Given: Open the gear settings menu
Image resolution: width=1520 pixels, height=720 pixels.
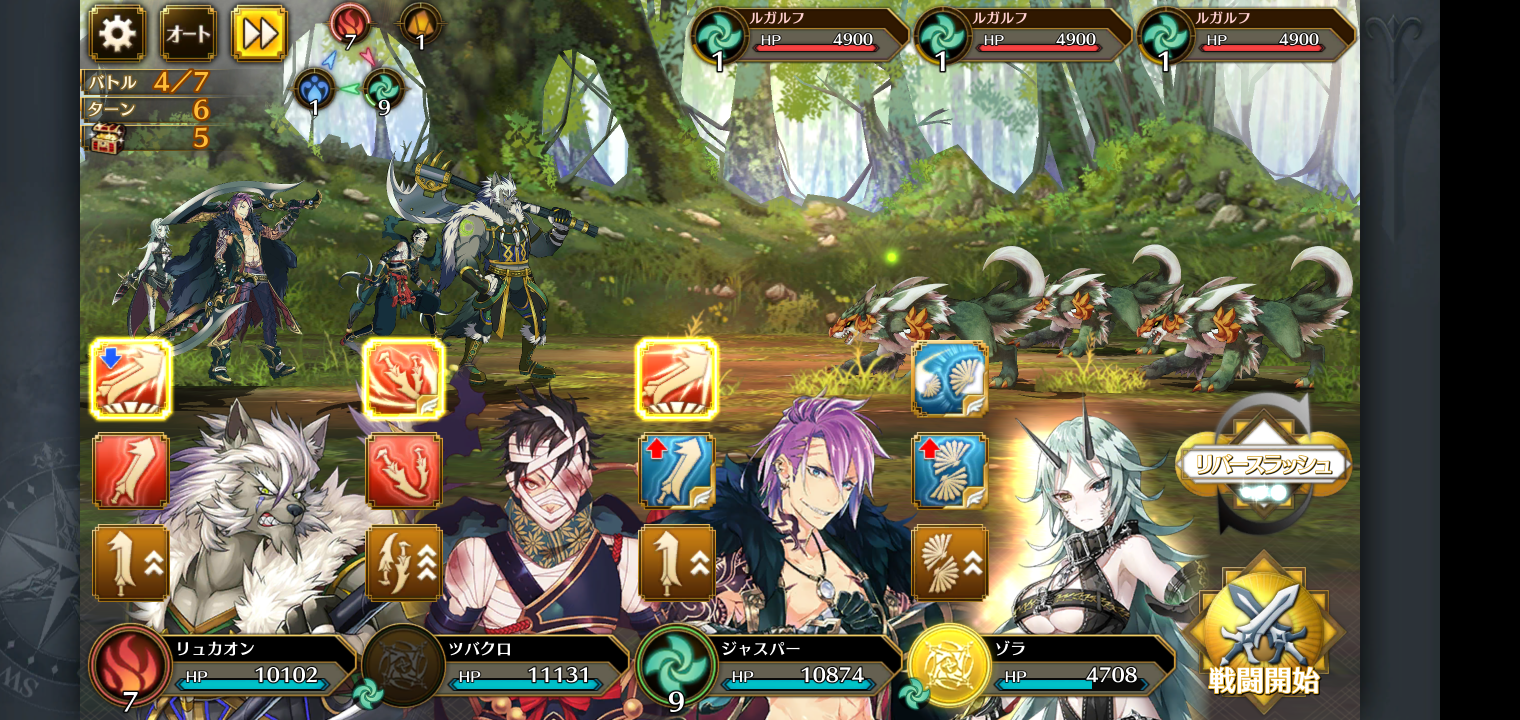Looking at the screenshot, I should pos(117,34).
